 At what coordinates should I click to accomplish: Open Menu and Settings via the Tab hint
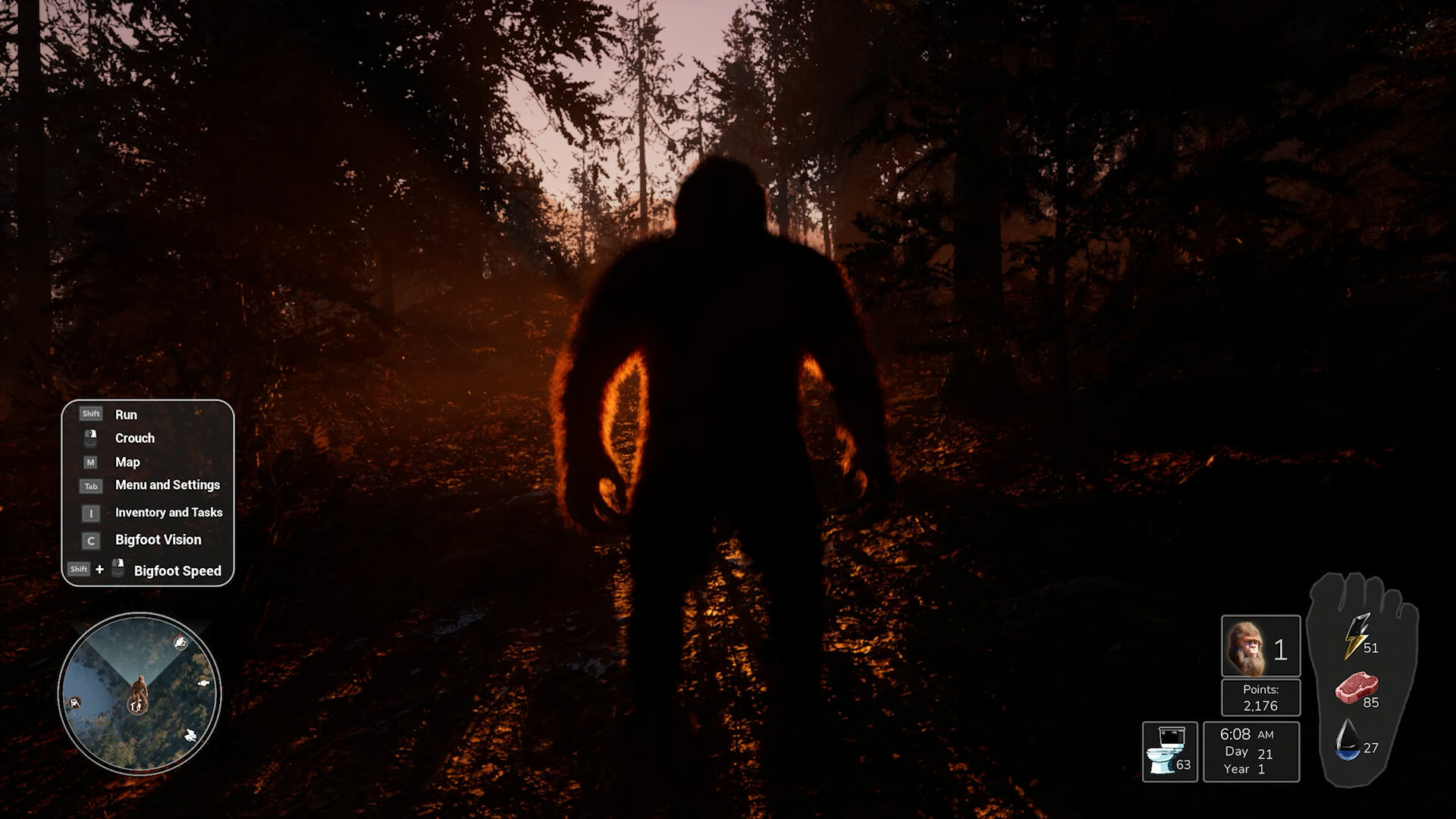[167, 485]
